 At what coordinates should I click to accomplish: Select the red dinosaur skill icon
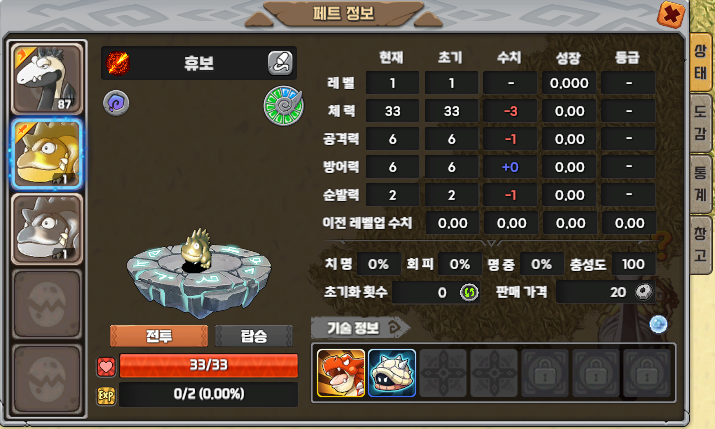click(340, 372)
